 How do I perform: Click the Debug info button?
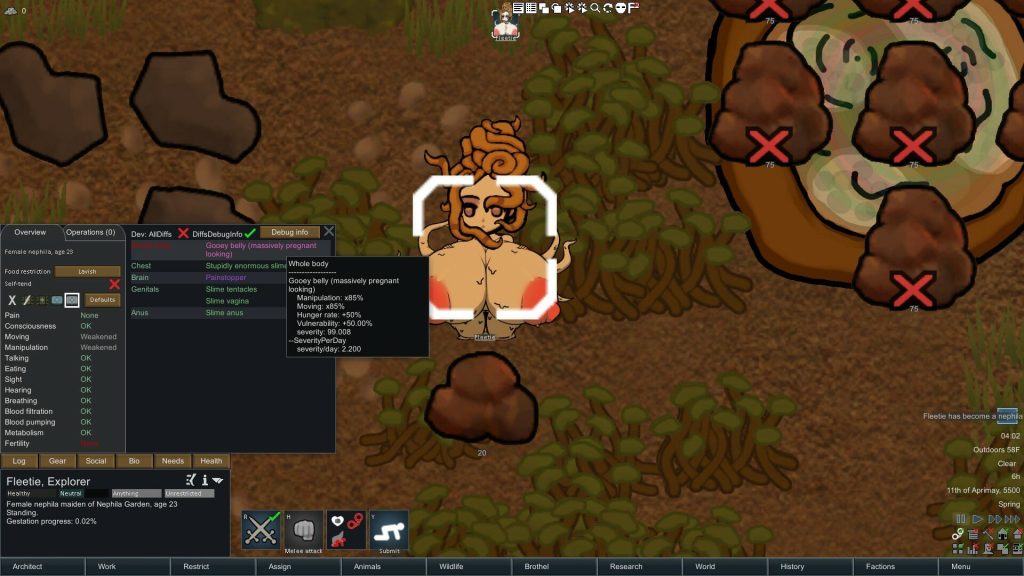click(x=289, y=232)
